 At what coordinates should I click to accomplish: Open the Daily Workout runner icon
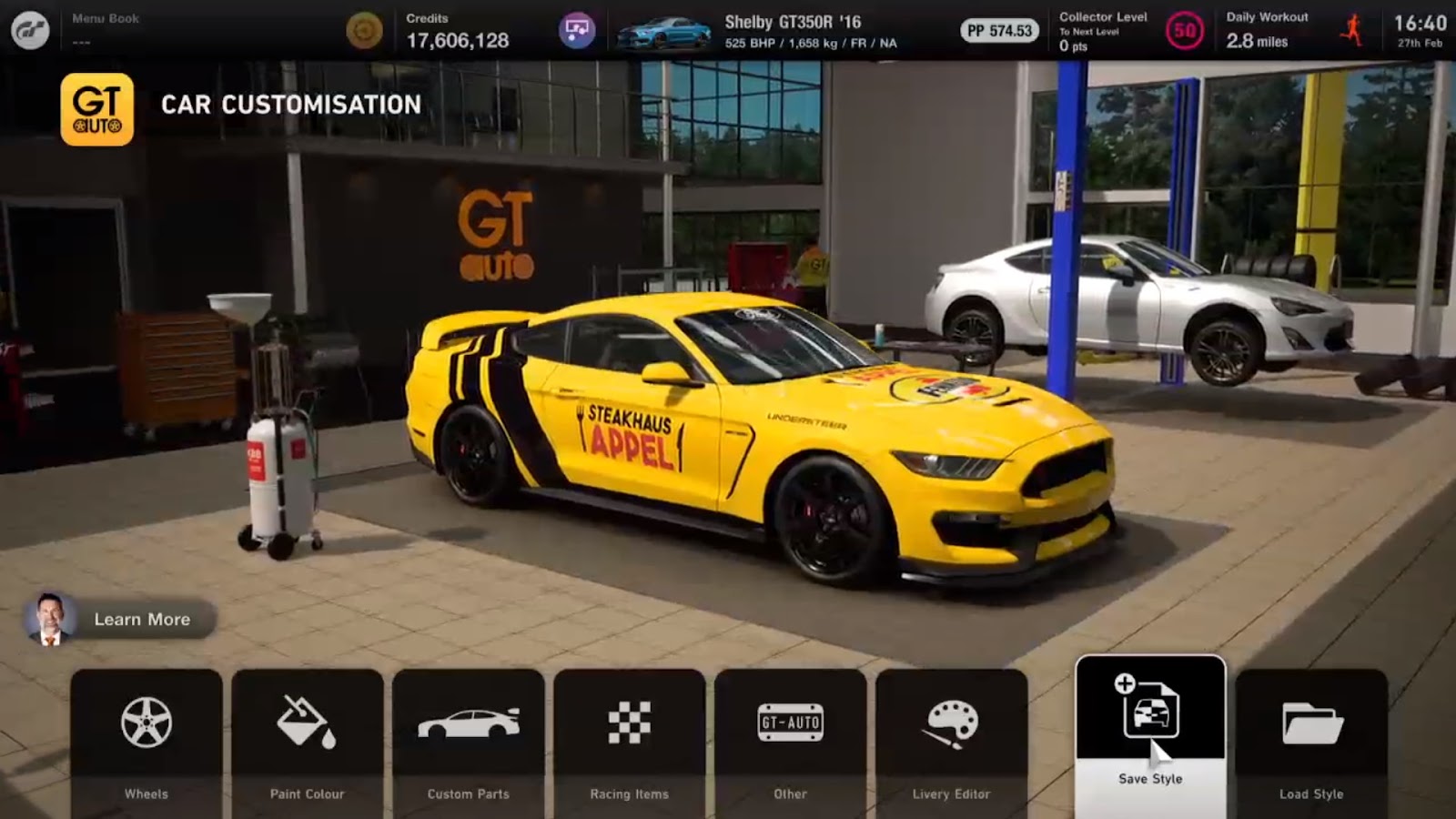tap(1352, 31)
